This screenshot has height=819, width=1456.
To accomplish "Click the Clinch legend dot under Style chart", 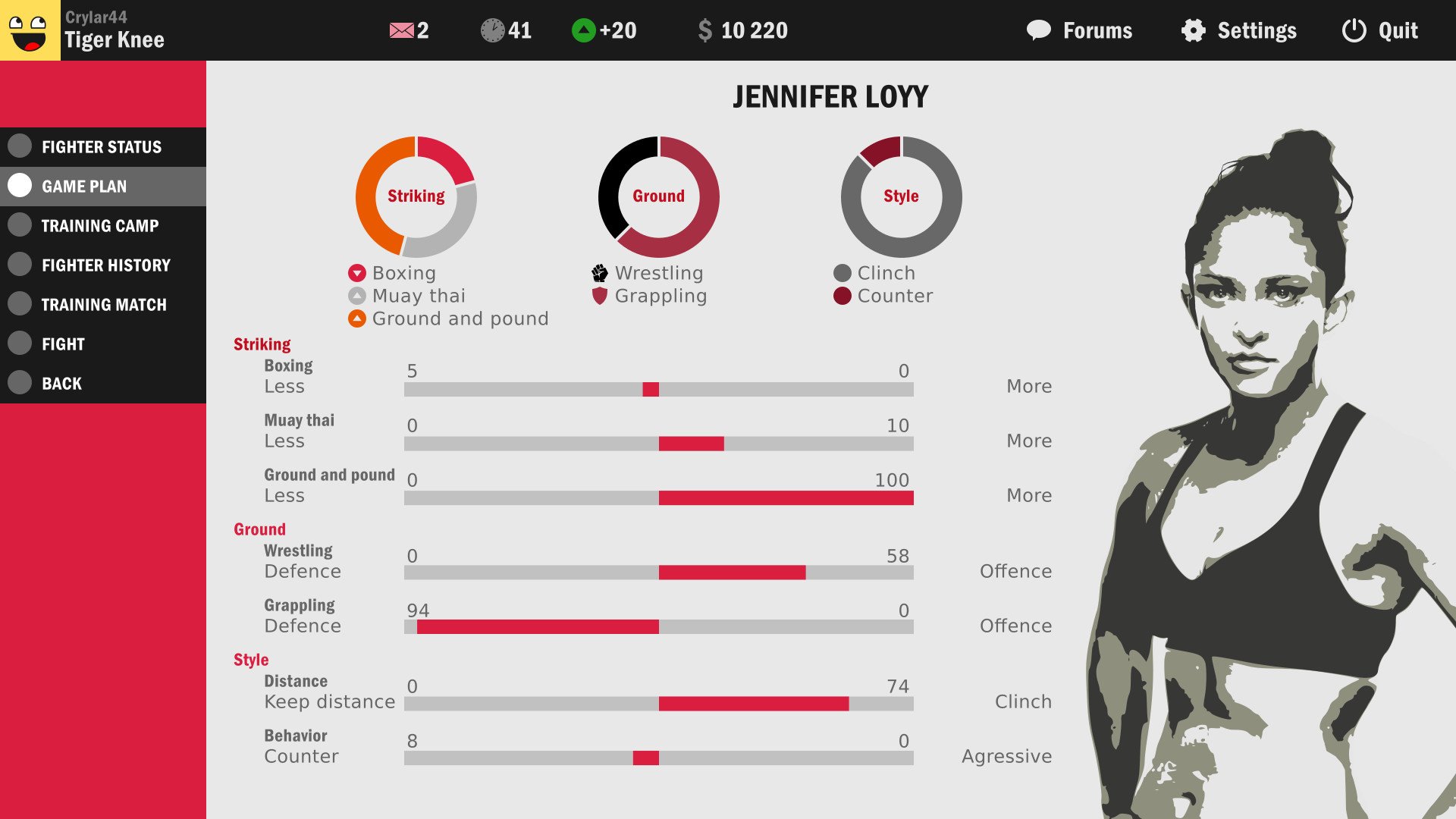I will (841, 272).
